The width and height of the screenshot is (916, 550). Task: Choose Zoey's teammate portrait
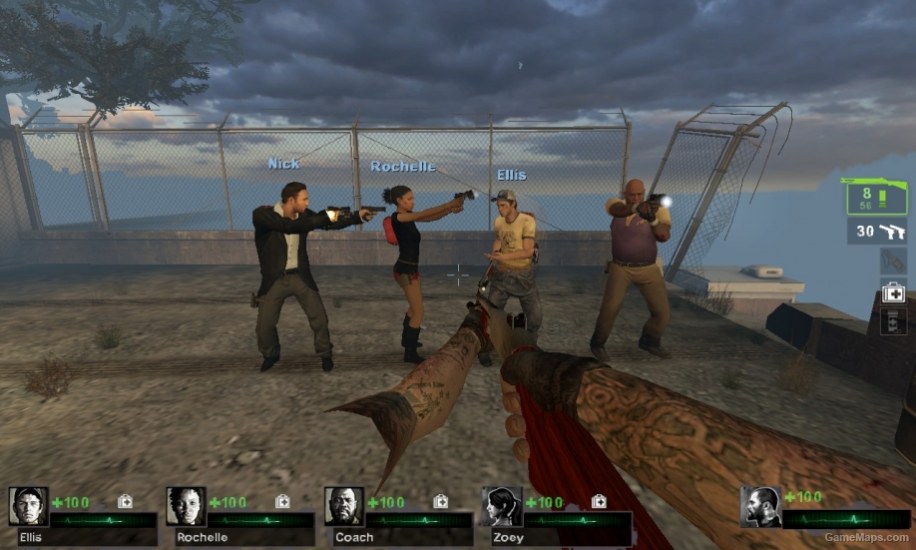click(502, 507)
